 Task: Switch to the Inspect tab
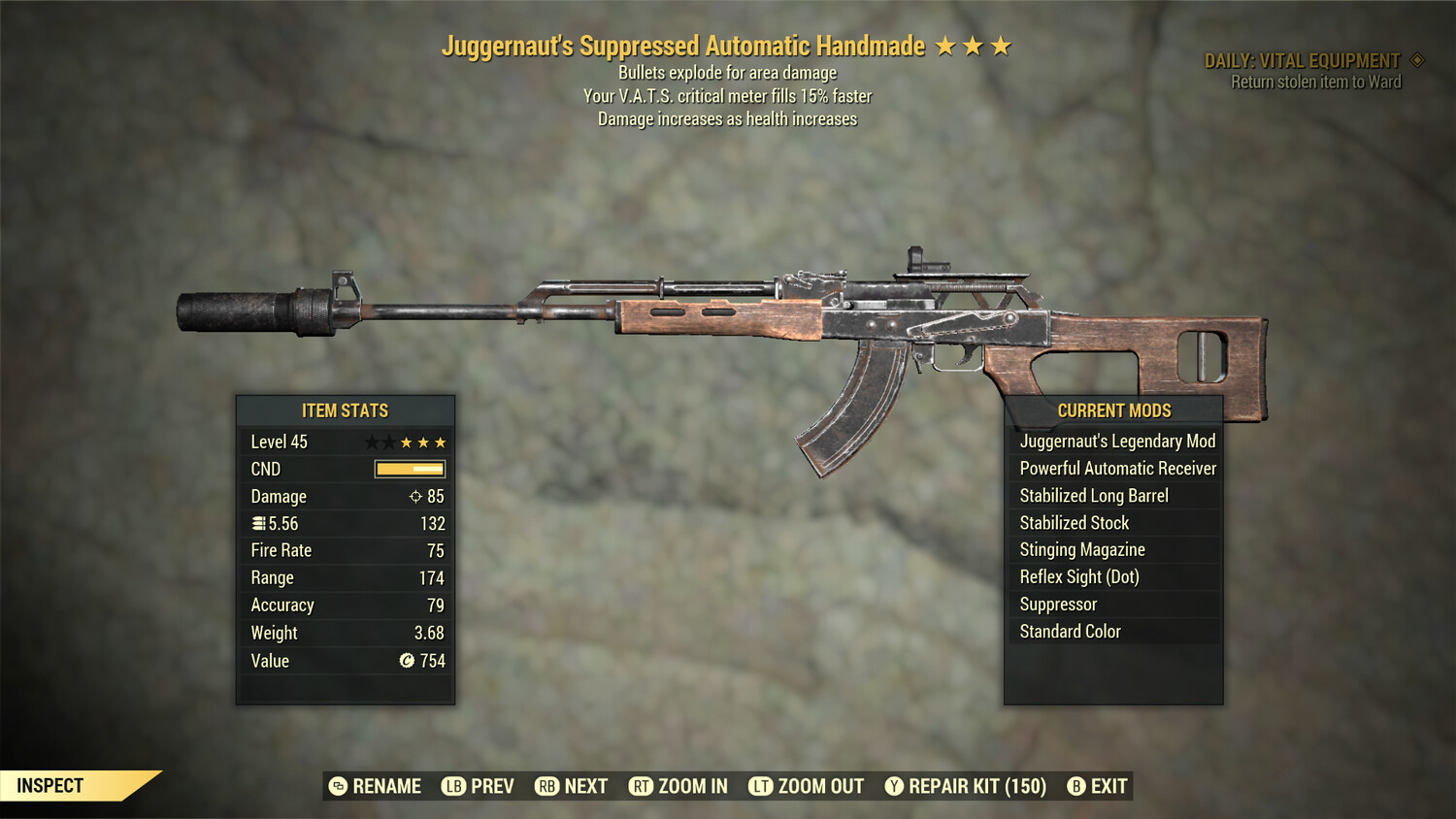coord(50,785)
